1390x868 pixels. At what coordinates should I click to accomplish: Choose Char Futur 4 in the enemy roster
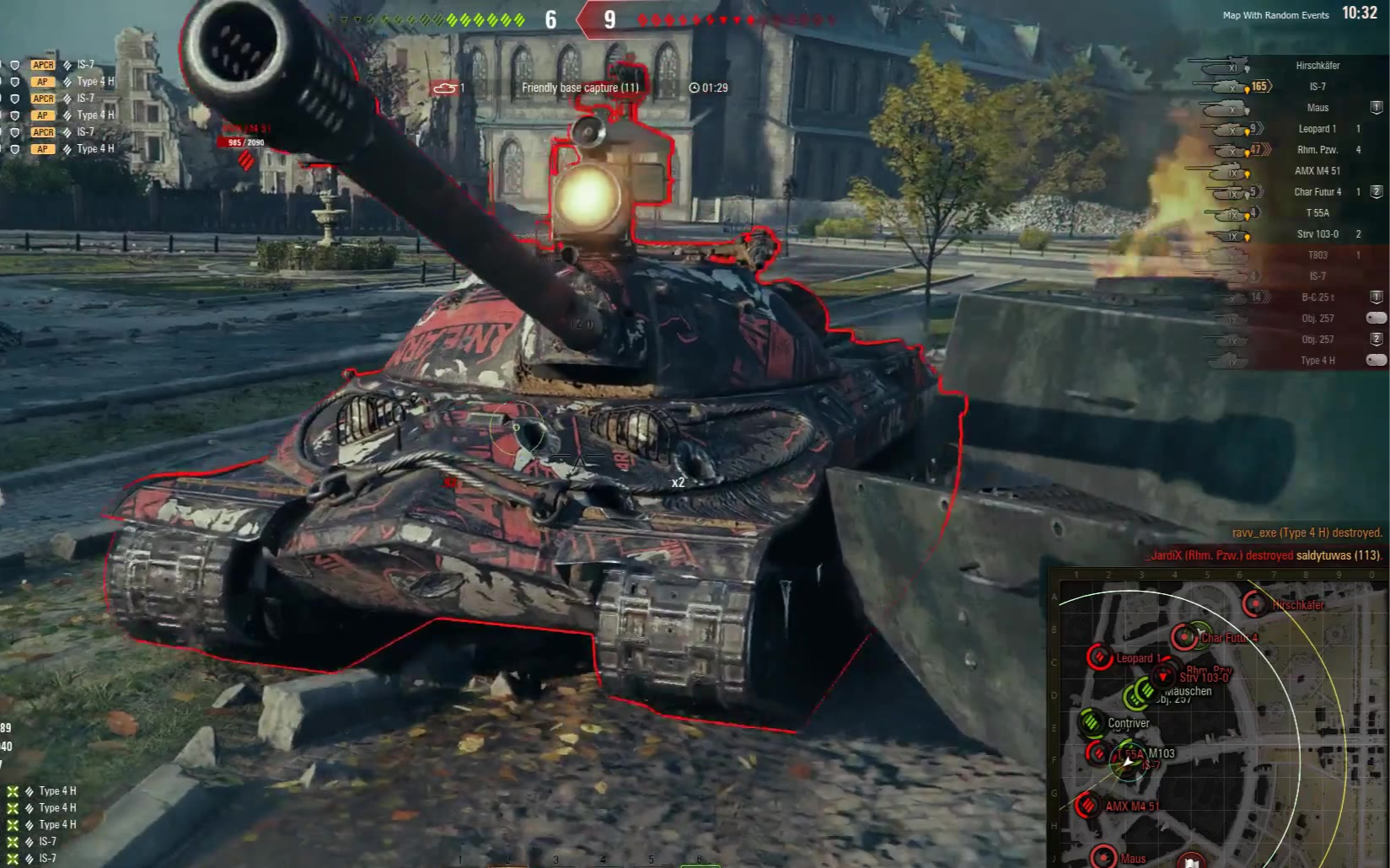click(1317, 192)
